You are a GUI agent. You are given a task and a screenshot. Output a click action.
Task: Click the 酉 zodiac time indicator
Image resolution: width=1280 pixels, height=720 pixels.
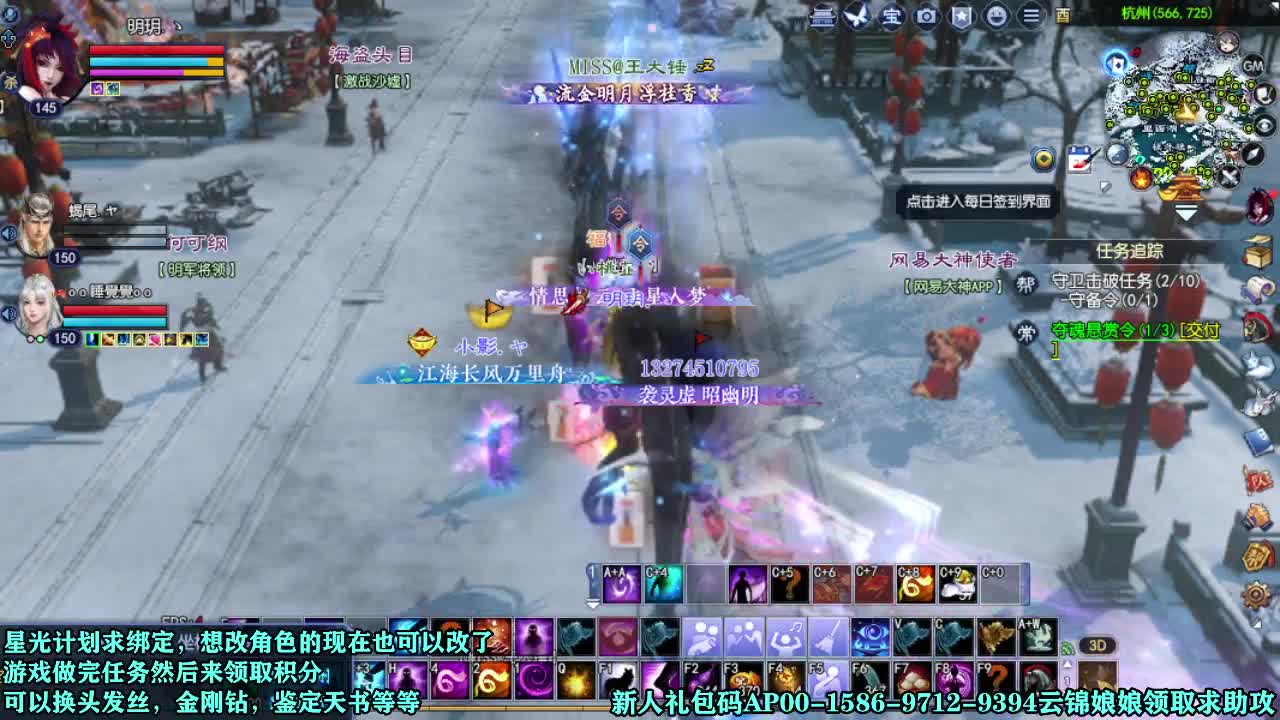click(x=1064, y=16)
